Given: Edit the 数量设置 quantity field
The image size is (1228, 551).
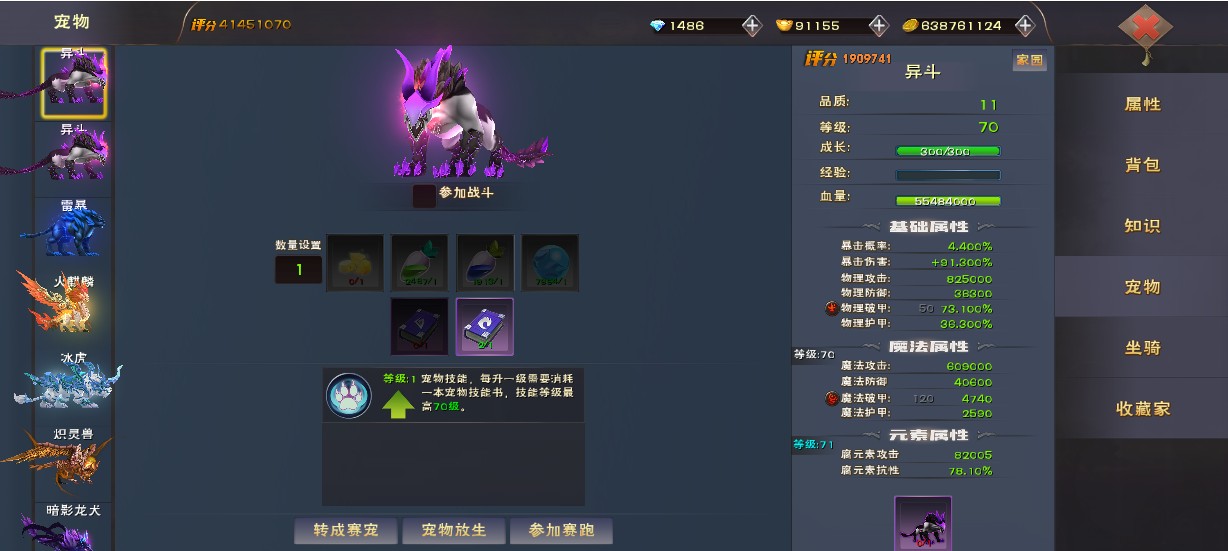Looking at the screenshot, I should tap(298, 269).
